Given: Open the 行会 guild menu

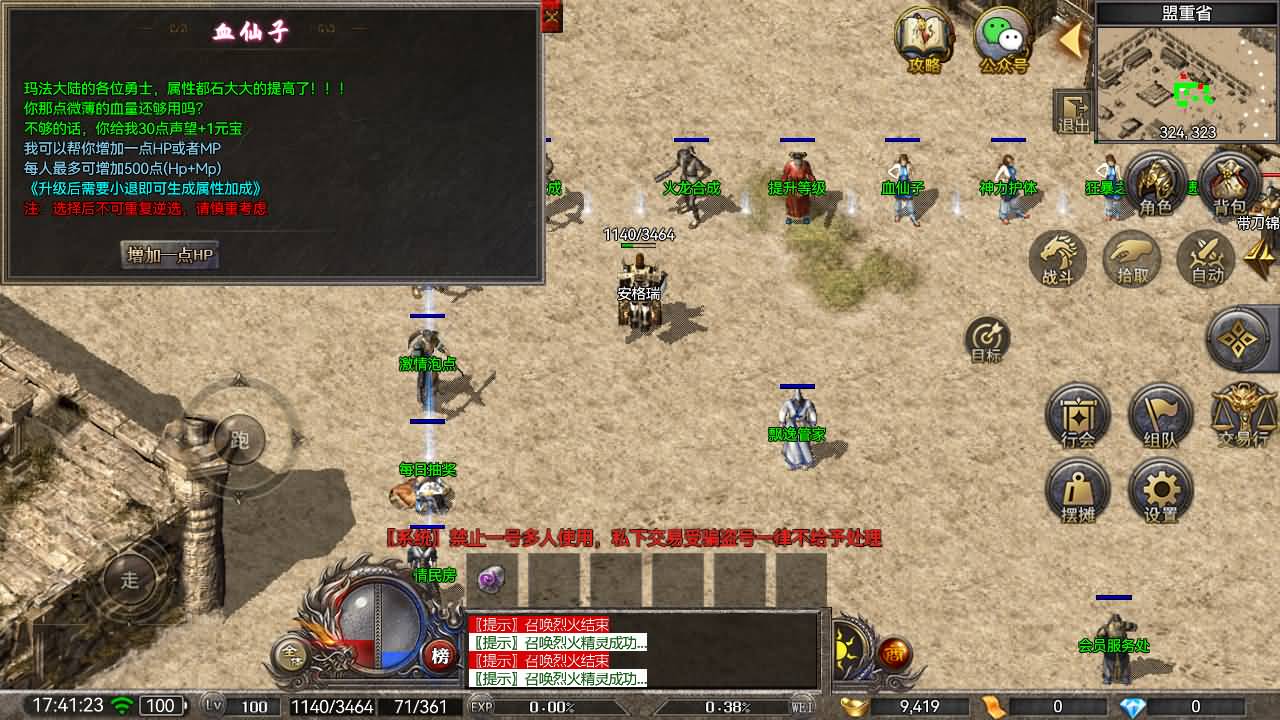Looking at the screenshot, I should coord(1078,416).
